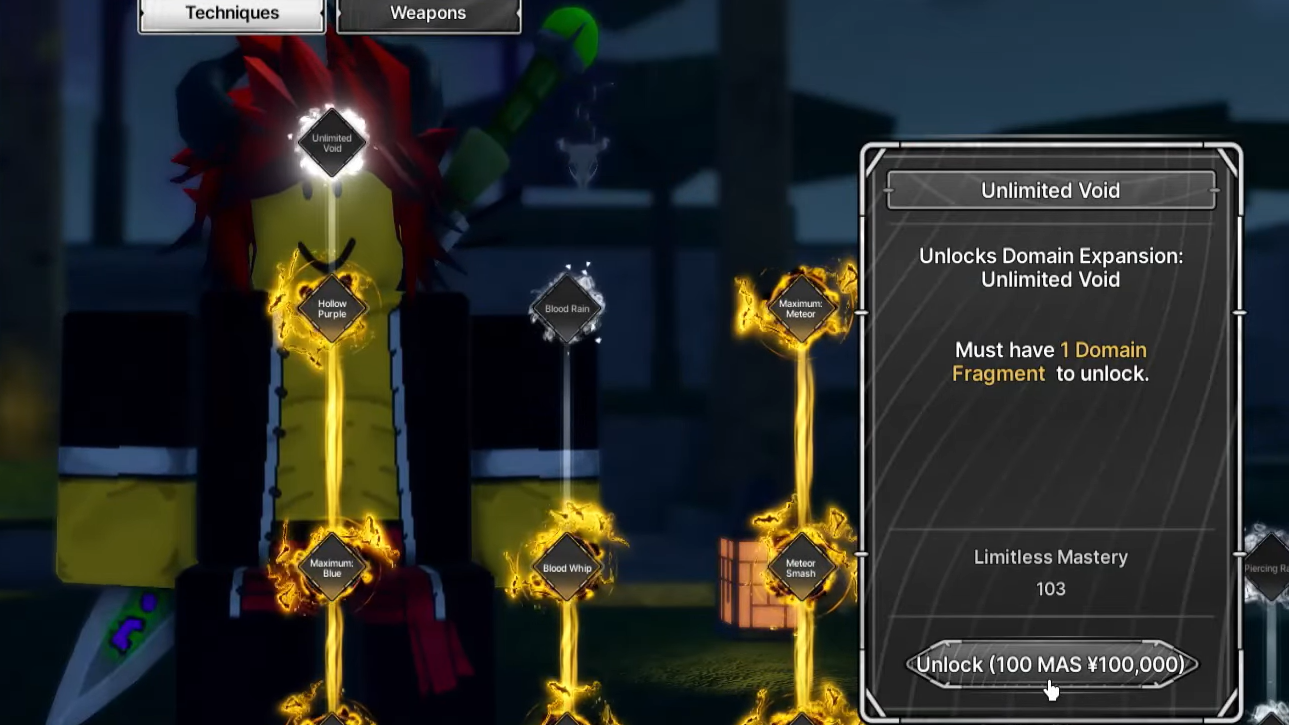Open the Weapons tab
1289x725 pixels.
point(428,14)
